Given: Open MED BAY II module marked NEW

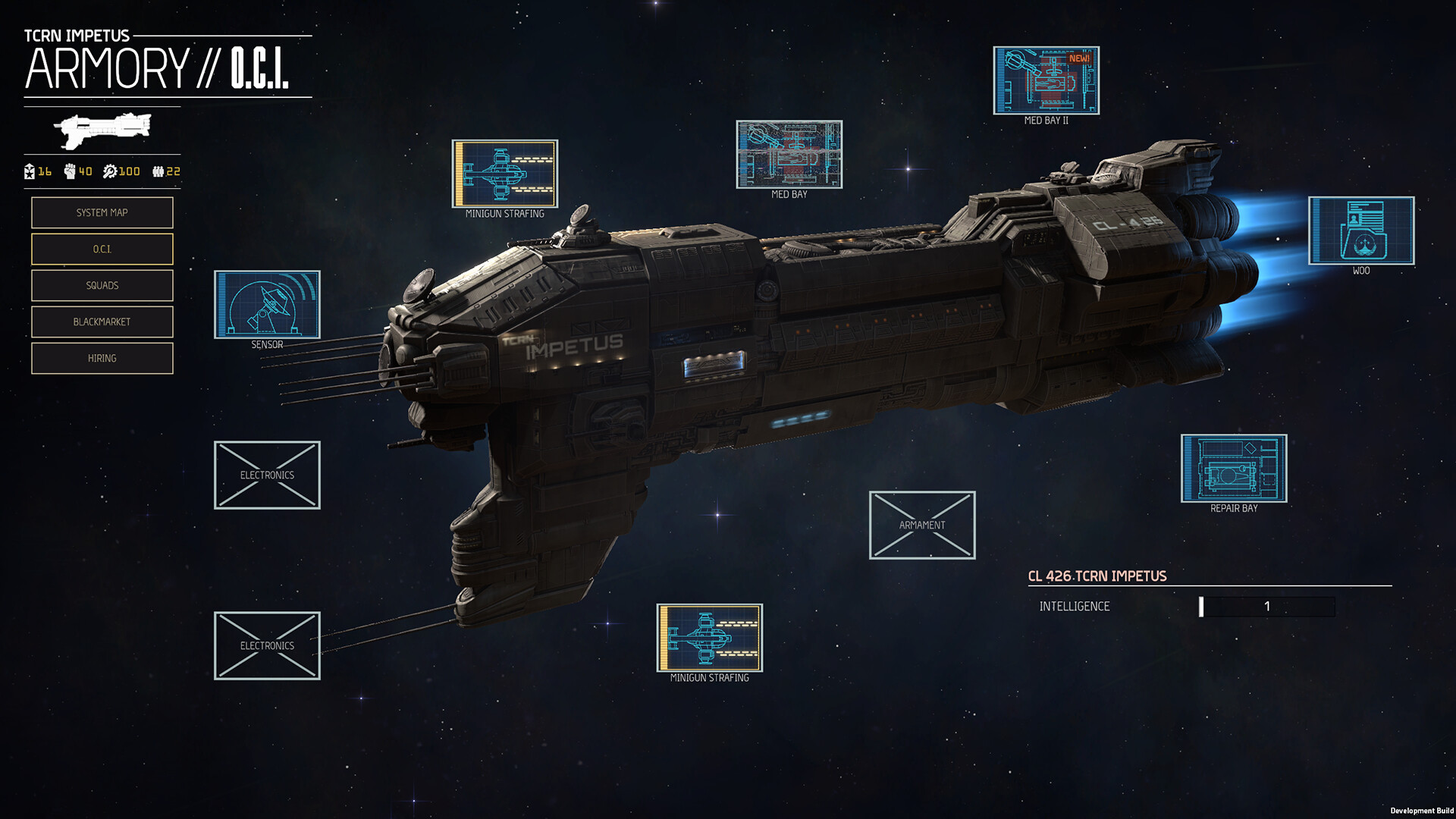Looking at the screenshot, I should (1045, 80).
